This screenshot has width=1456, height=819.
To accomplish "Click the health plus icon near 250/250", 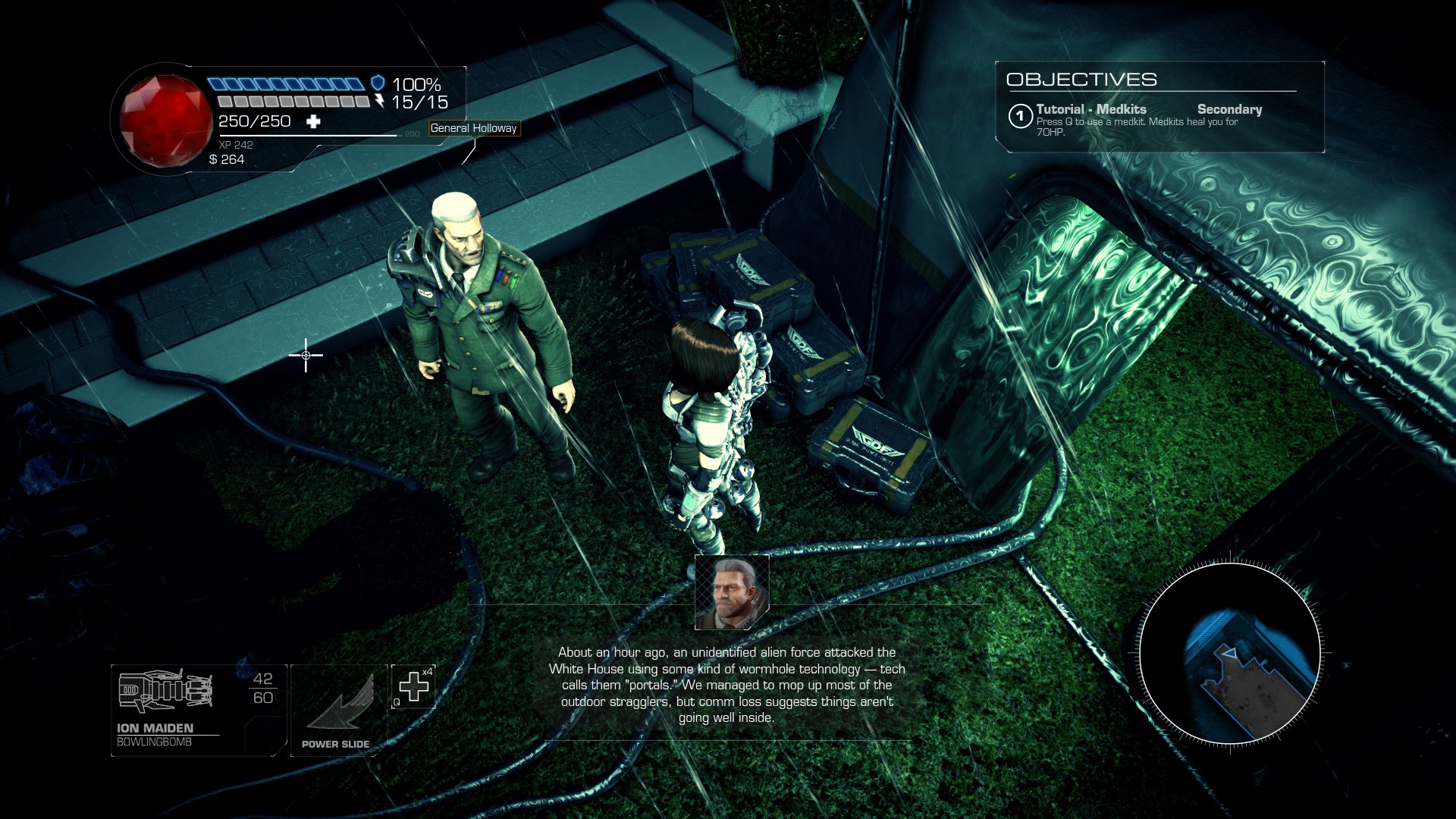I will click(315, 120).
